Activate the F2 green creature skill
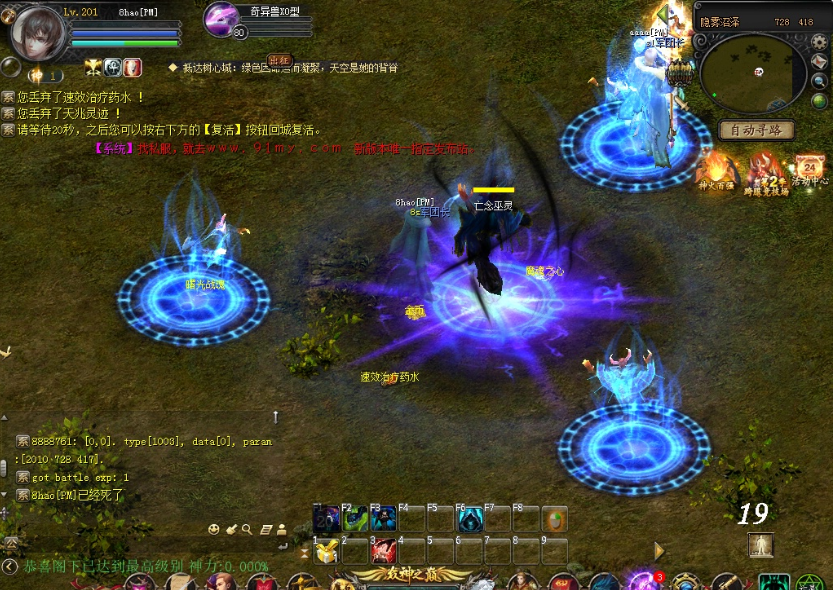The image size is (836, 590). 355,520
